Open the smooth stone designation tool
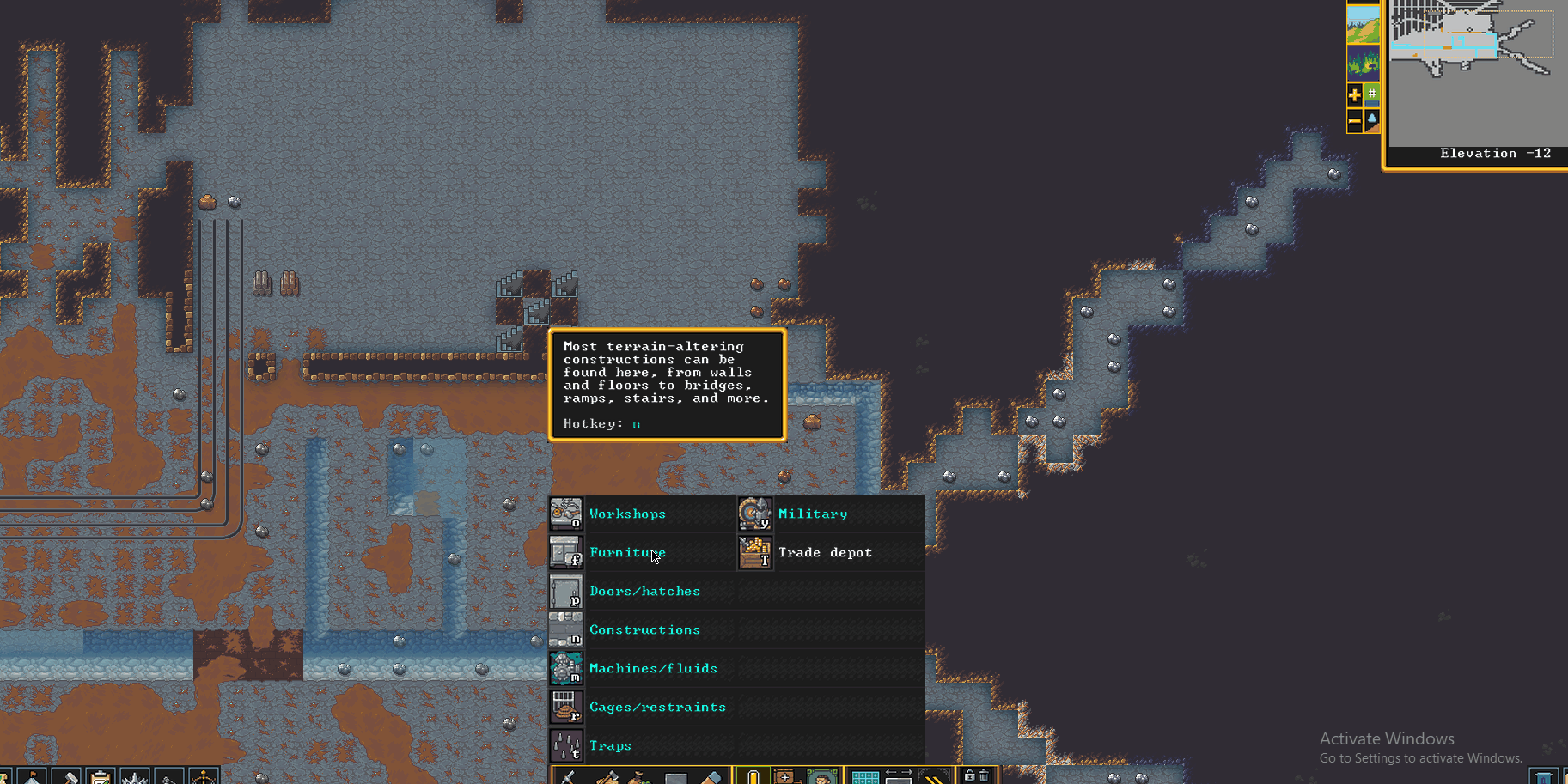The height and width of the screenshot is (784, 1568). point(674,775)
